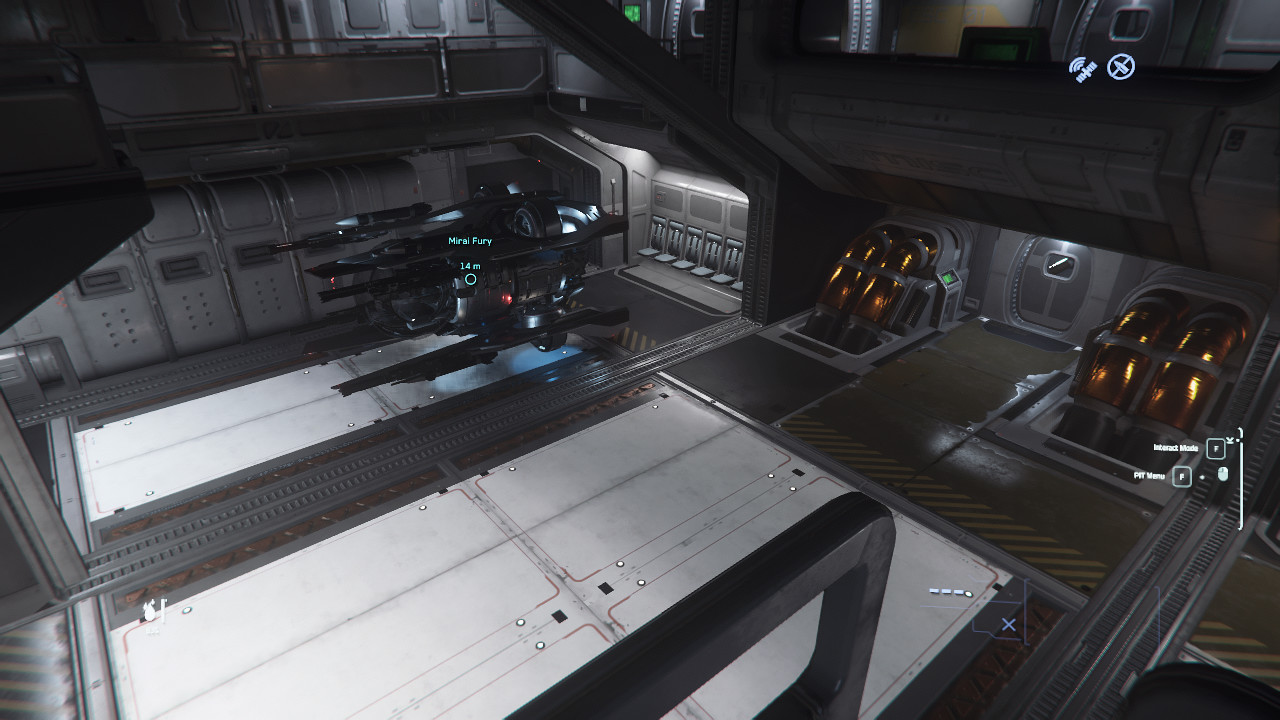Click the weapon panel X icon
The image size is (1280, 720).
click(1009, 625)
